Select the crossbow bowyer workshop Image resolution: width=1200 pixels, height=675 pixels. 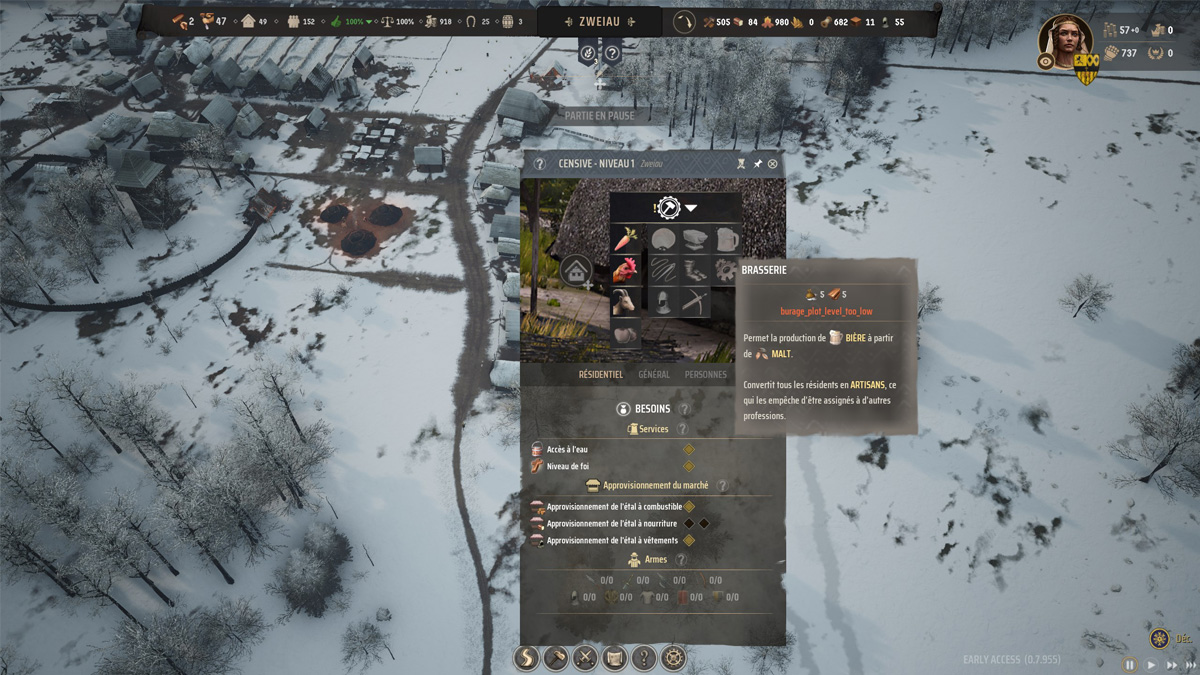click(x=695, y=301)
